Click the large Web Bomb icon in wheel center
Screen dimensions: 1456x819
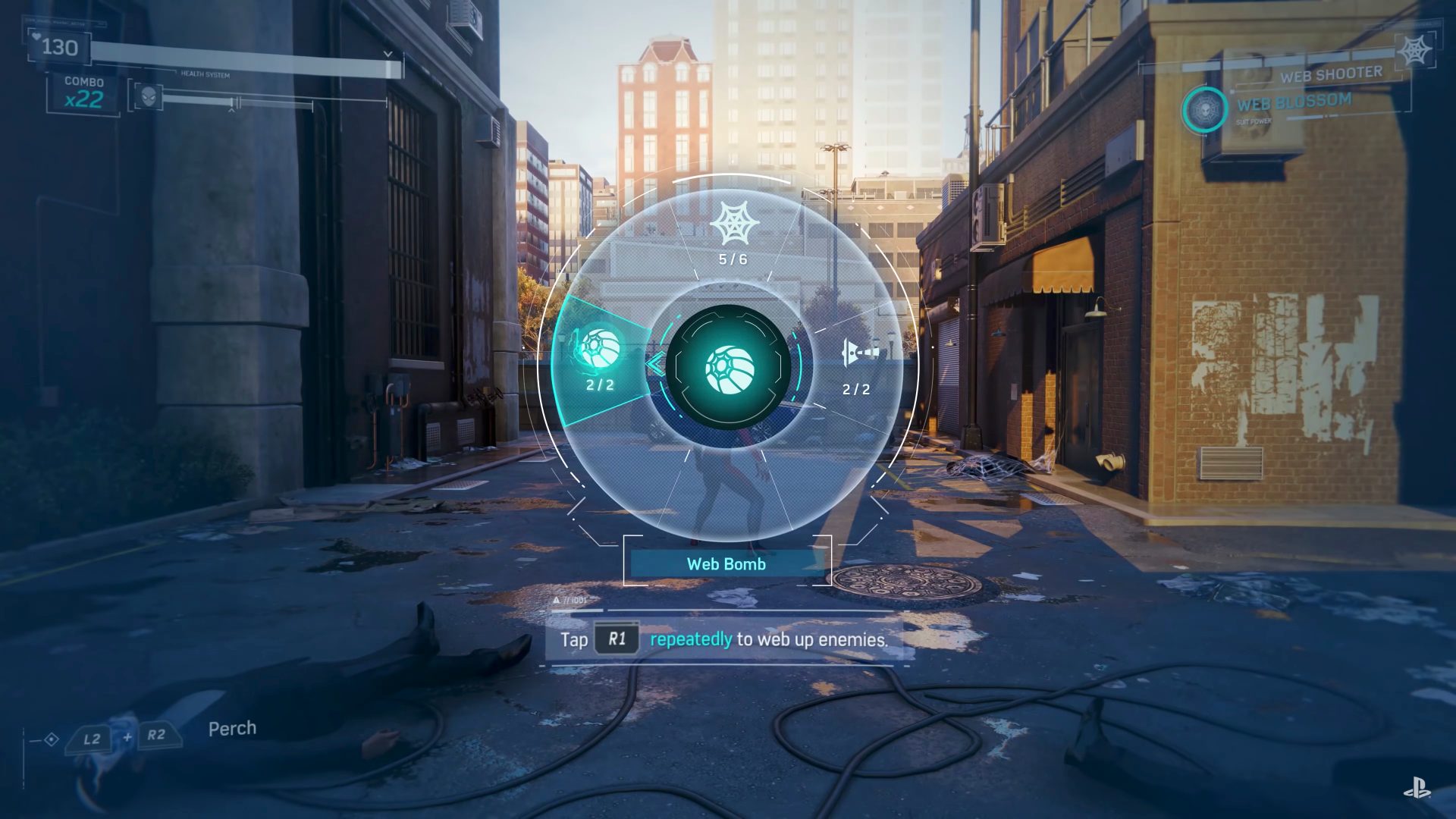(729, 369)
